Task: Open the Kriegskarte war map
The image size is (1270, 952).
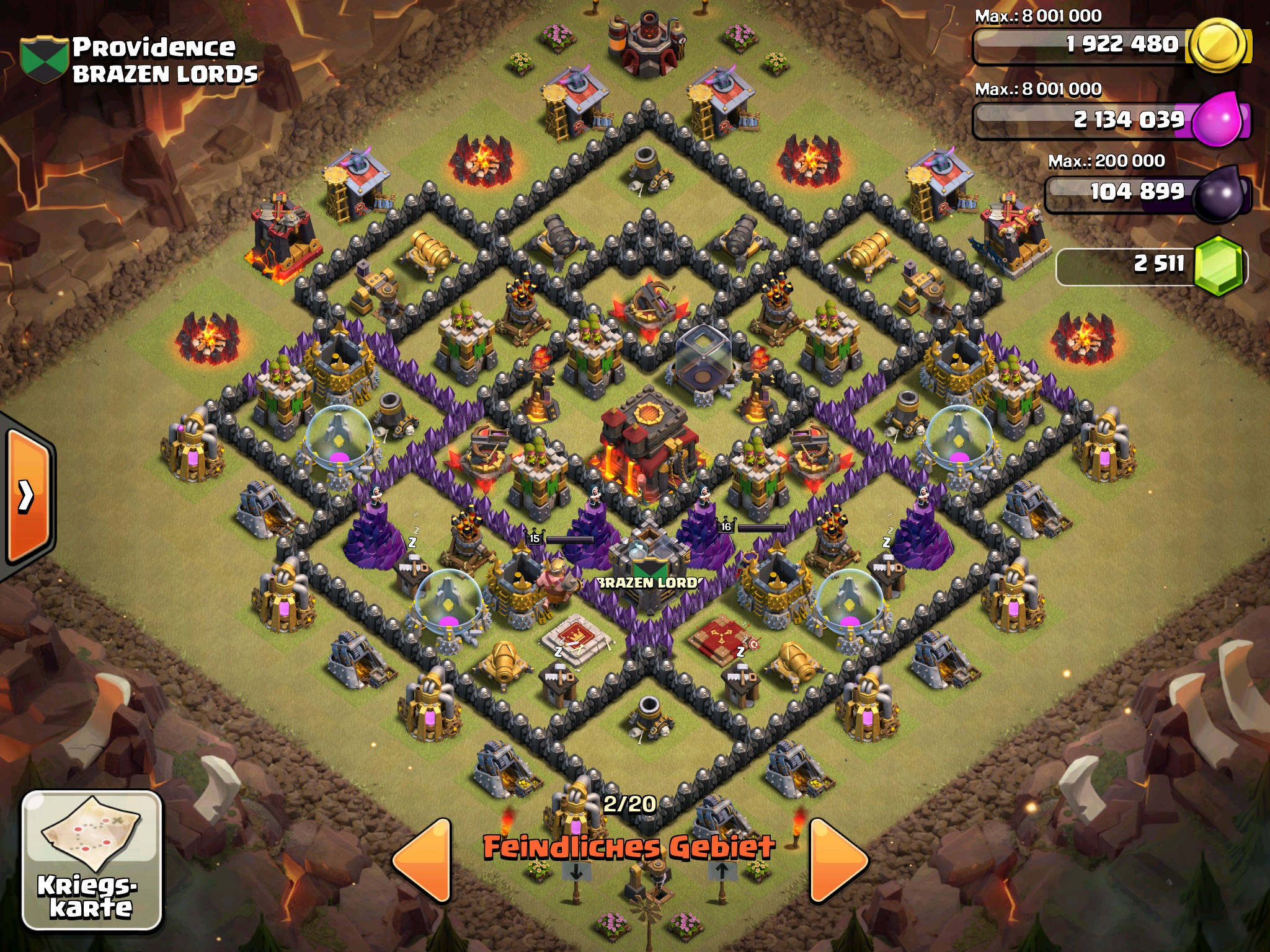Action: point(92,860)
